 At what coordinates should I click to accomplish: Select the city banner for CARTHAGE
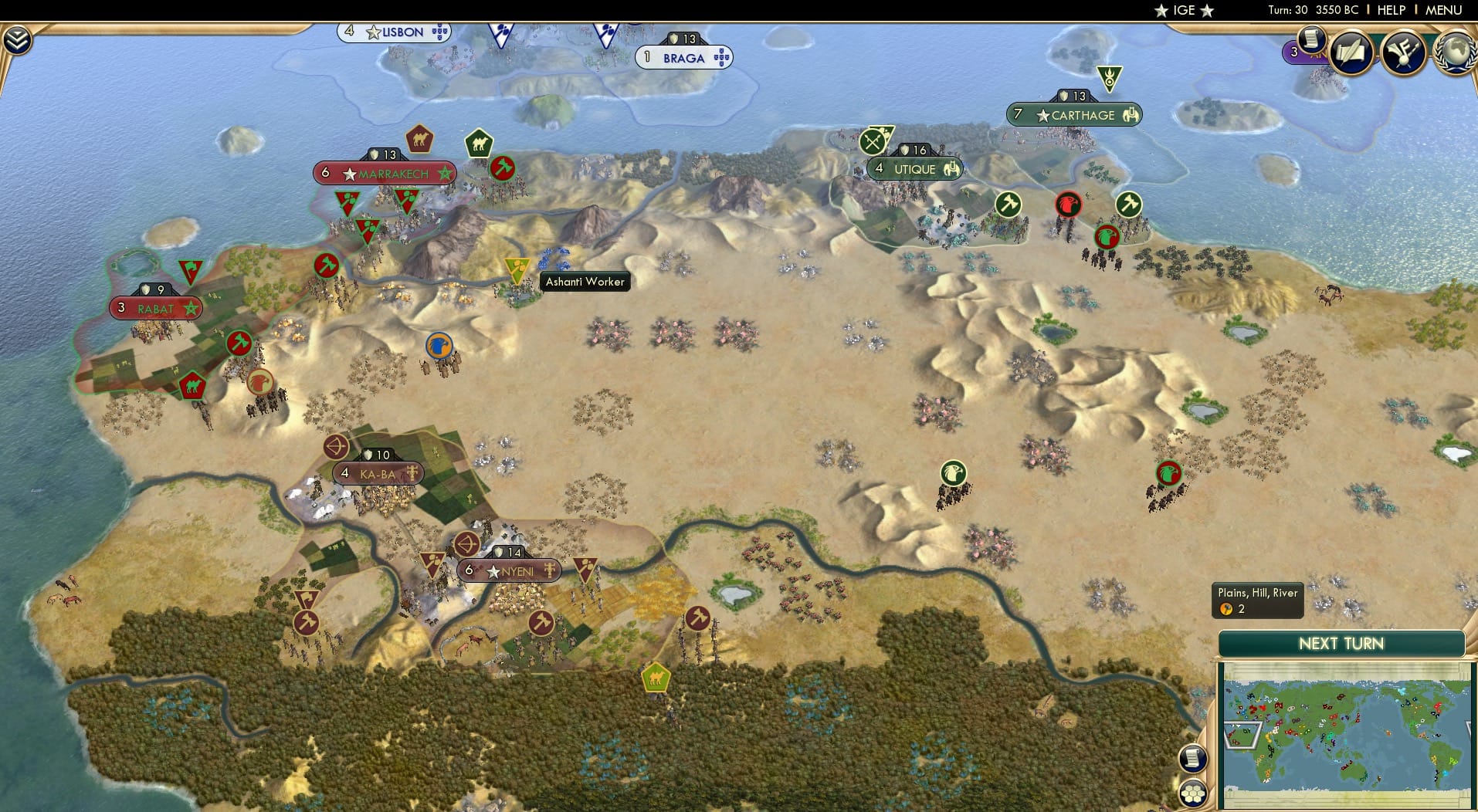point(1073,114)
